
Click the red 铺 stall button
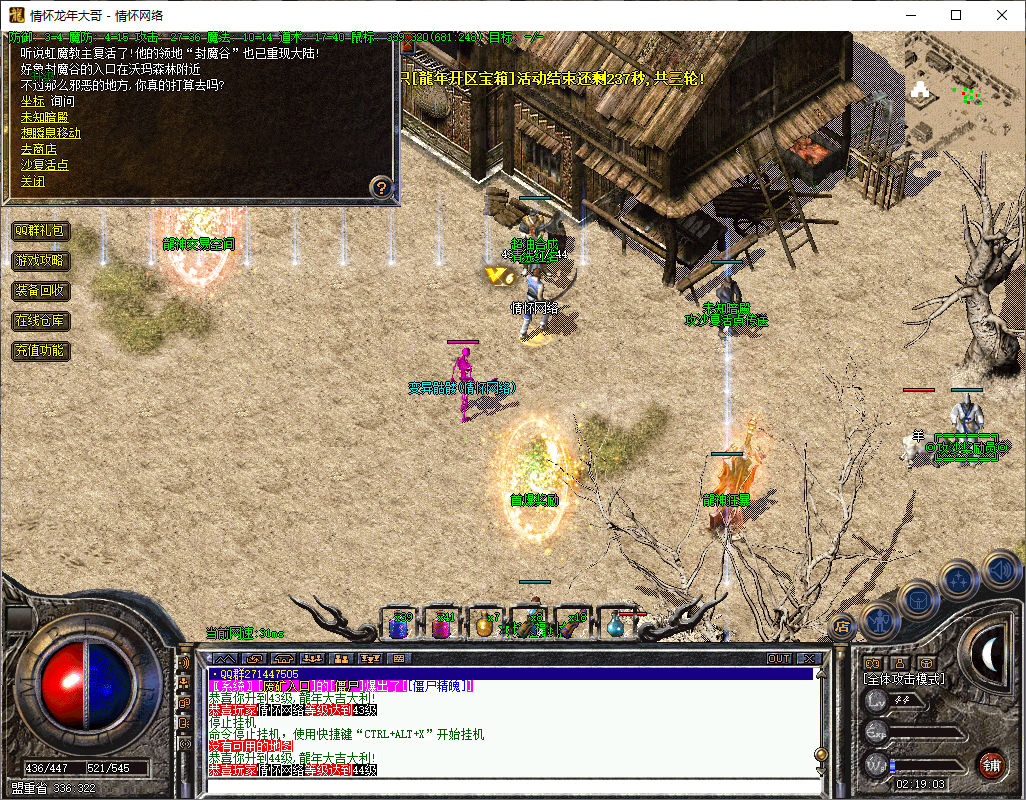991,765
